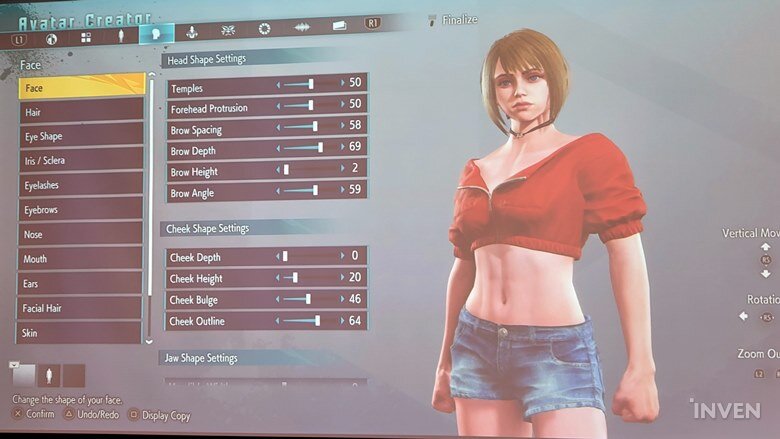The height and width of the screenshot is (439, 780).
Task: Select the highlighted Face category
Action: tap(80, 87)
